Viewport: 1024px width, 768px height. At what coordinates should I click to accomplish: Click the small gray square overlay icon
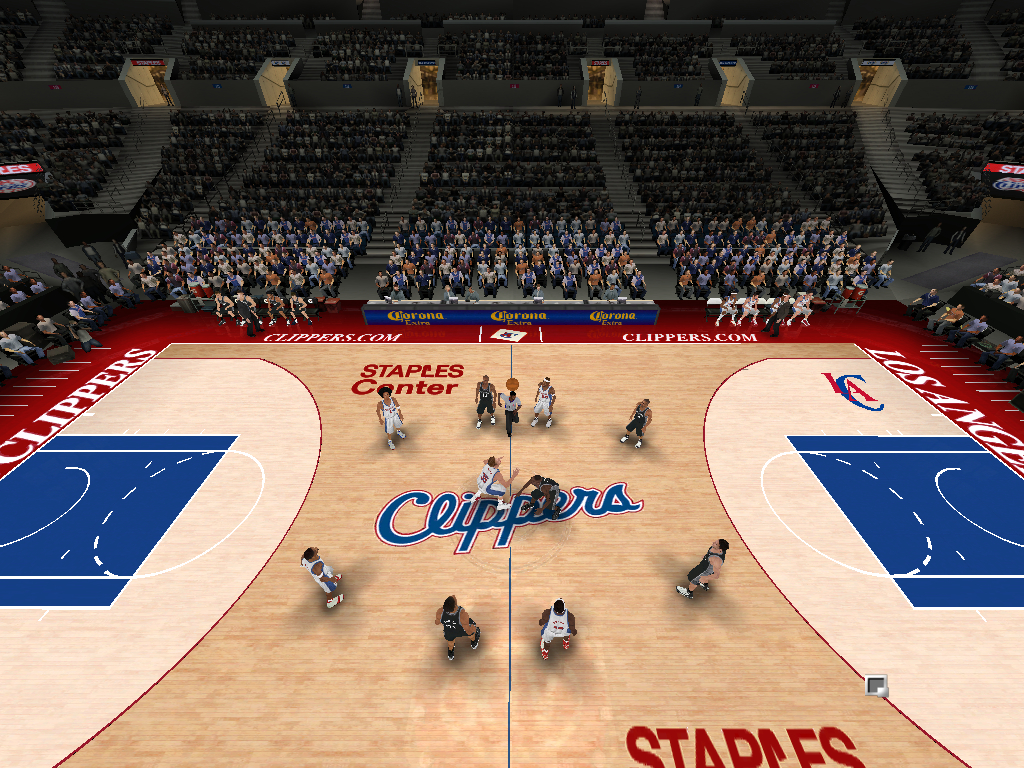(876, 686)
